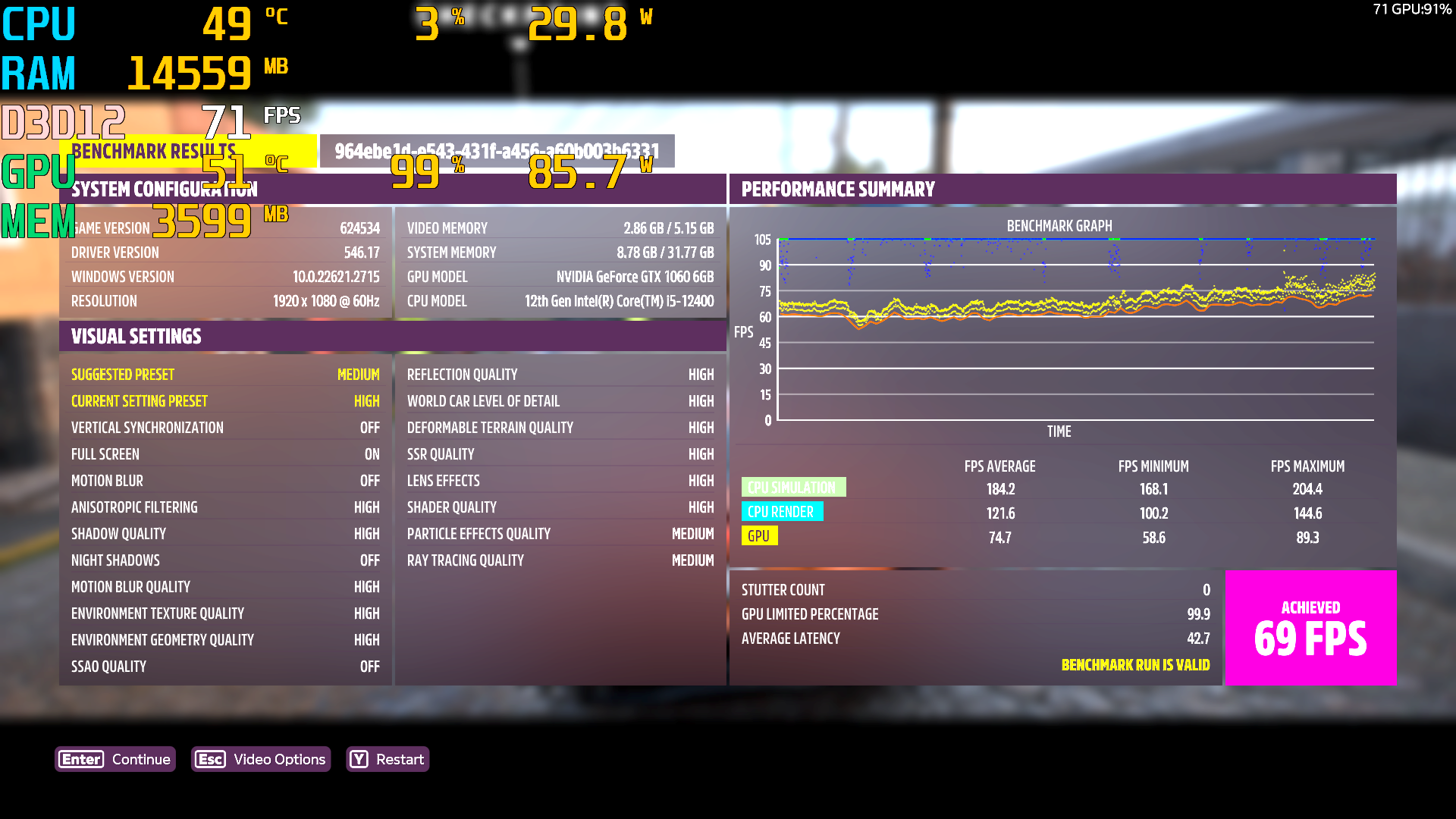The height and width of the screenshot is (819, 1456).
Task: Select the pink ACHIEVED 69 FPS badge
Action: [1310, 627]
